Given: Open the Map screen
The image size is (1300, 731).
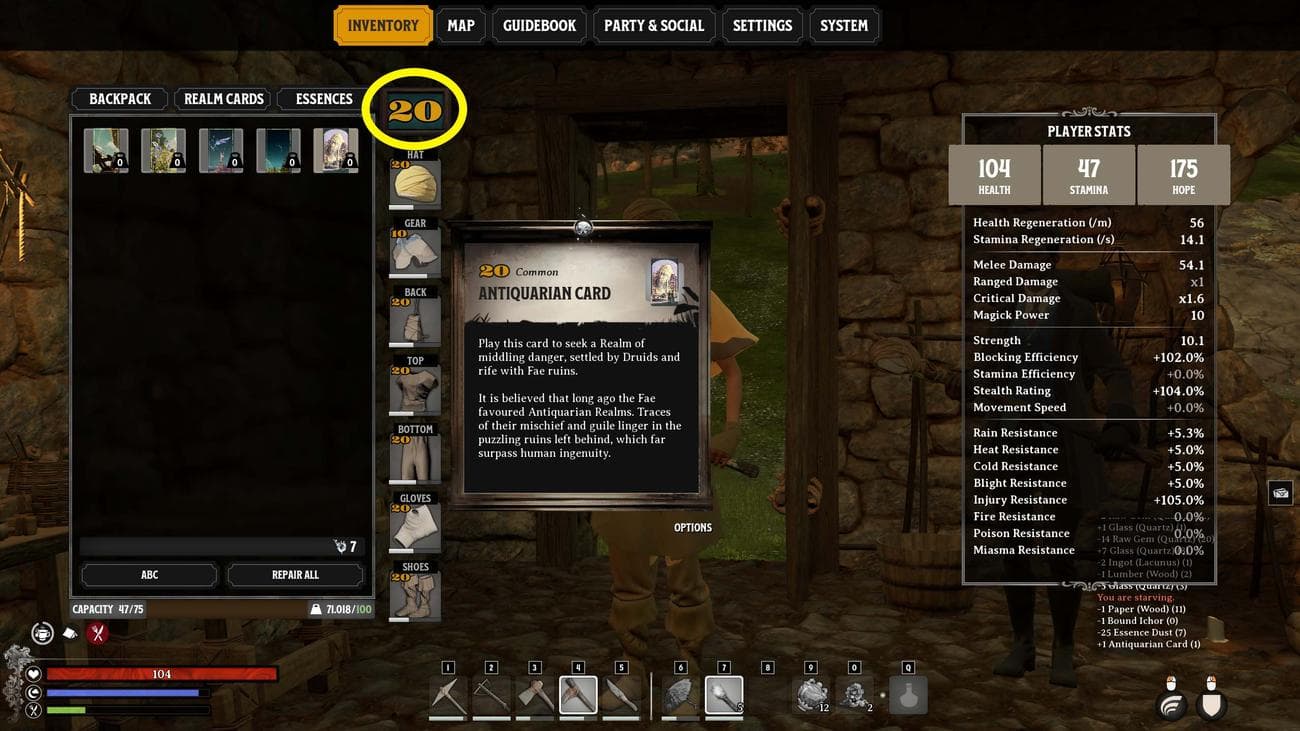Looking at the screenshot, I should coord(461,26).
